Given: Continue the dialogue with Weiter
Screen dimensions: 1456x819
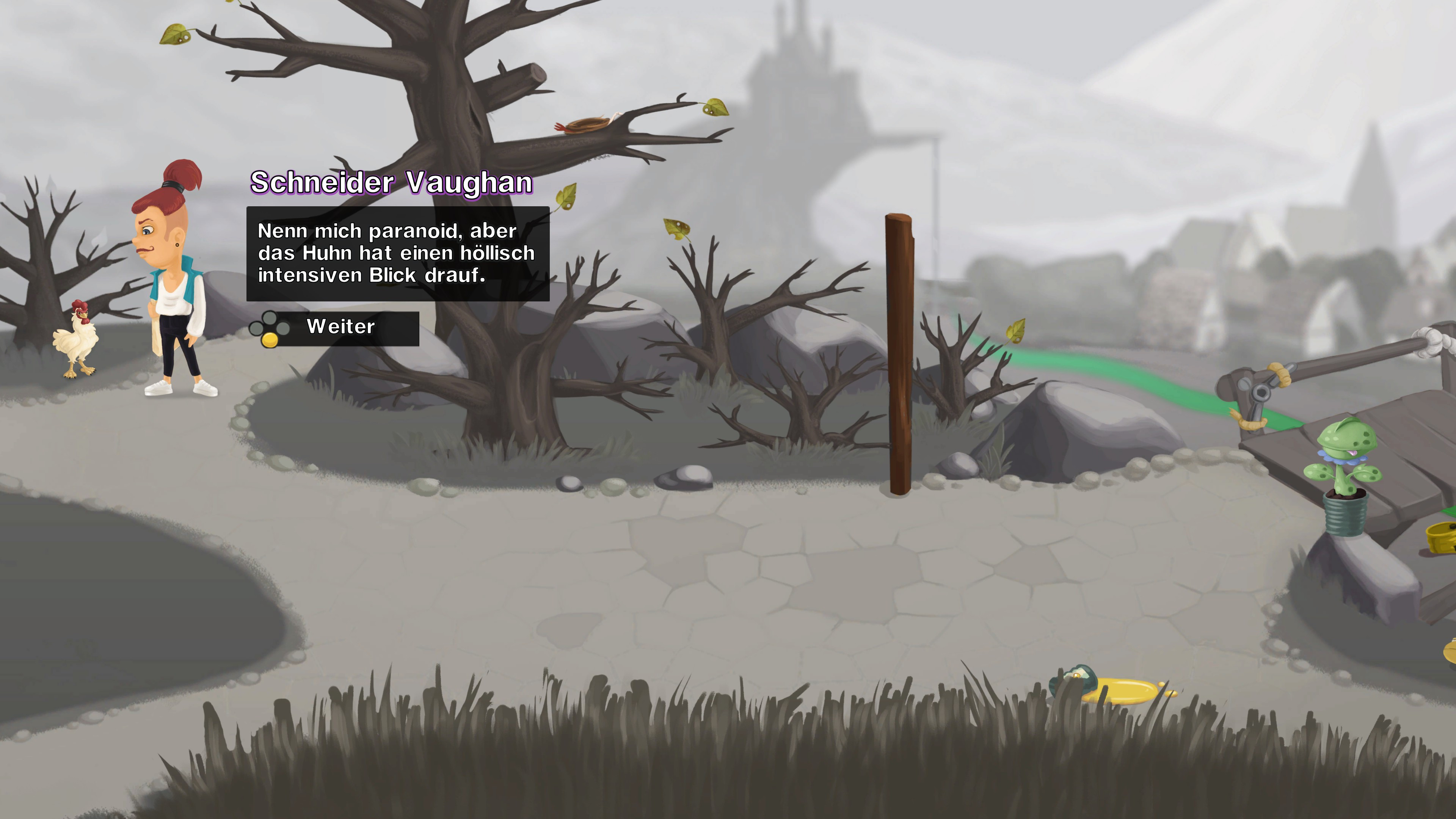Looking at the screenshot, I should (341, 327).
